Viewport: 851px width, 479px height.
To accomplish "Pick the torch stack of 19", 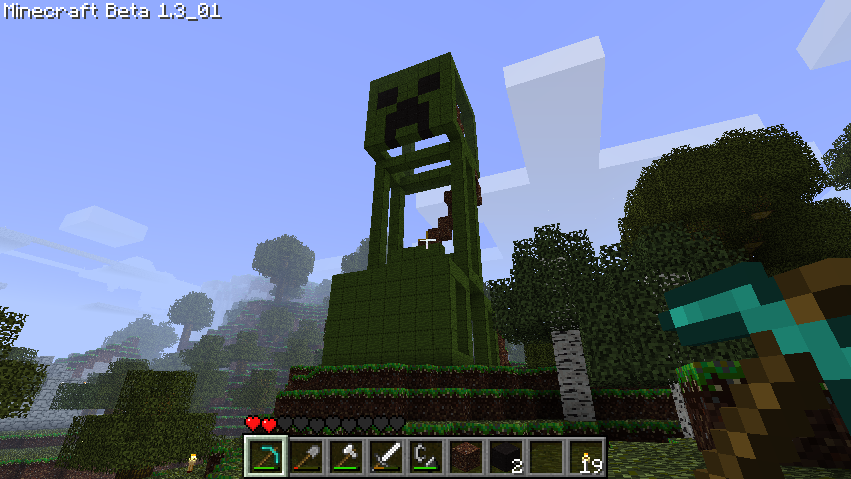I will point(586,457).
